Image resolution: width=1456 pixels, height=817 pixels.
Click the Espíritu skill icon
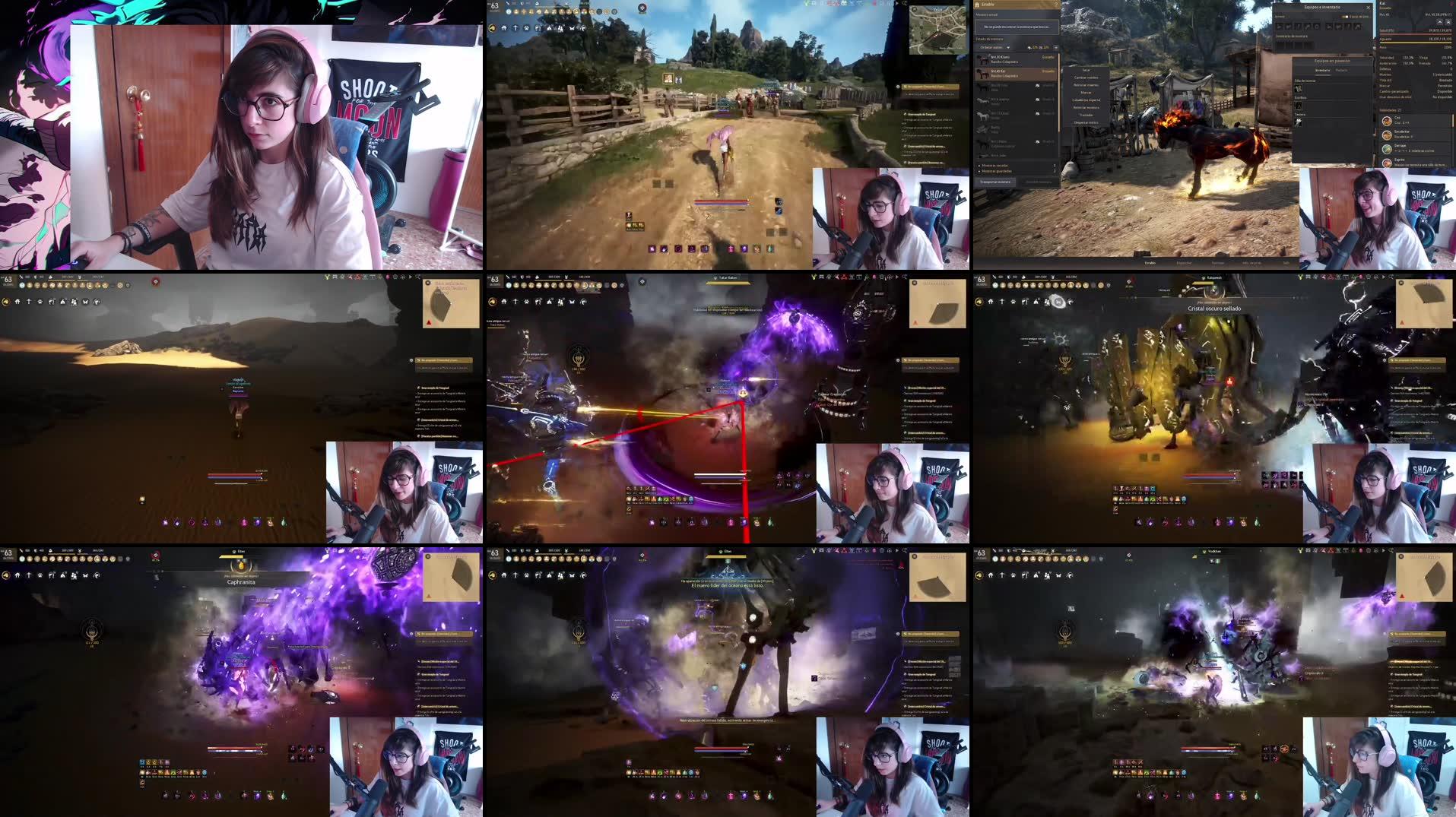pyautogui.click(x=1387, y=162)
